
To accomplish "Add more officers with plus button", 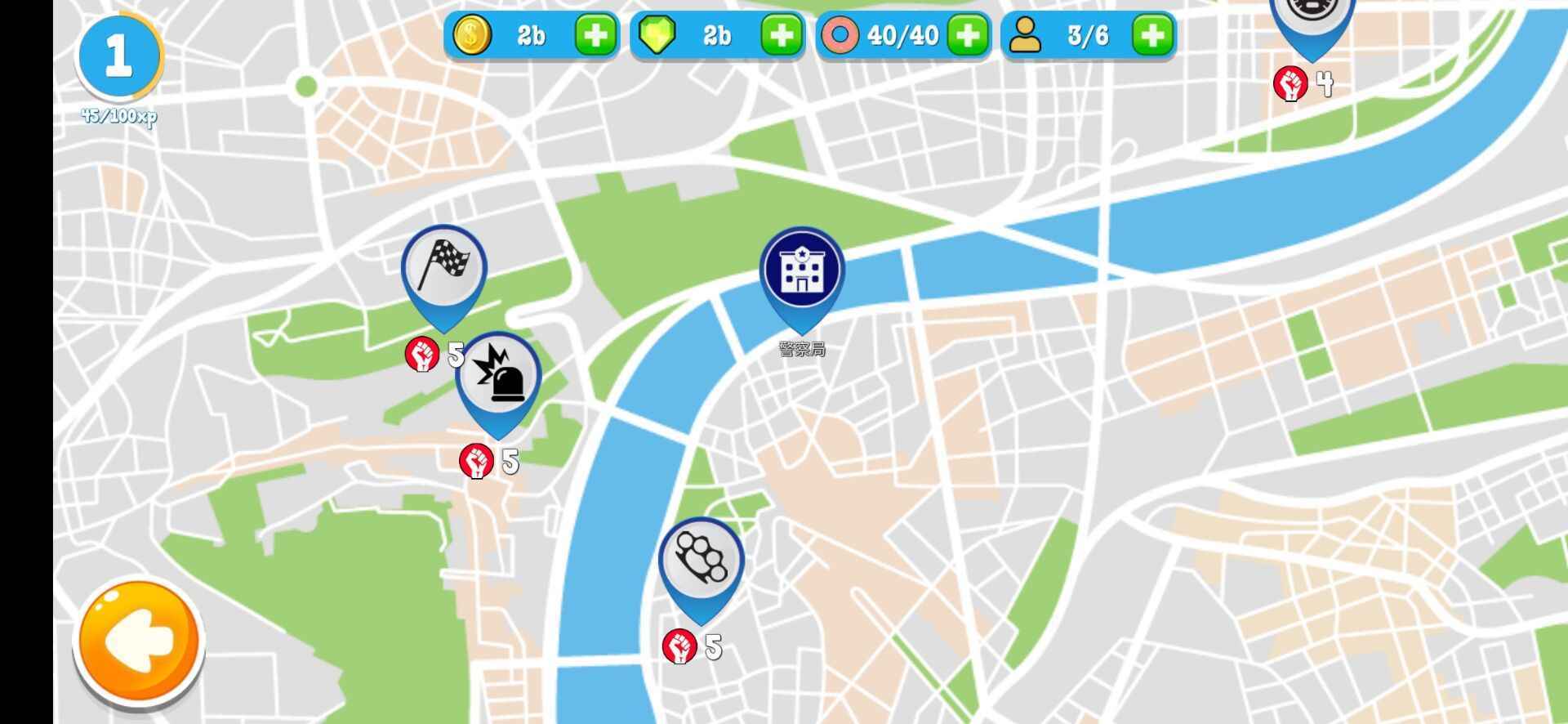I will click(x=1152, y=35).
